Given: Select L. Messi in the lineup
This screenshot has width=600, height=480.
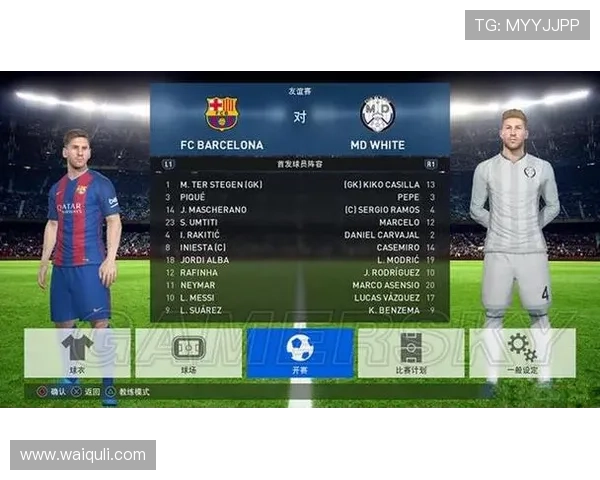Looking at the screenshot, I should pos(202,297).
